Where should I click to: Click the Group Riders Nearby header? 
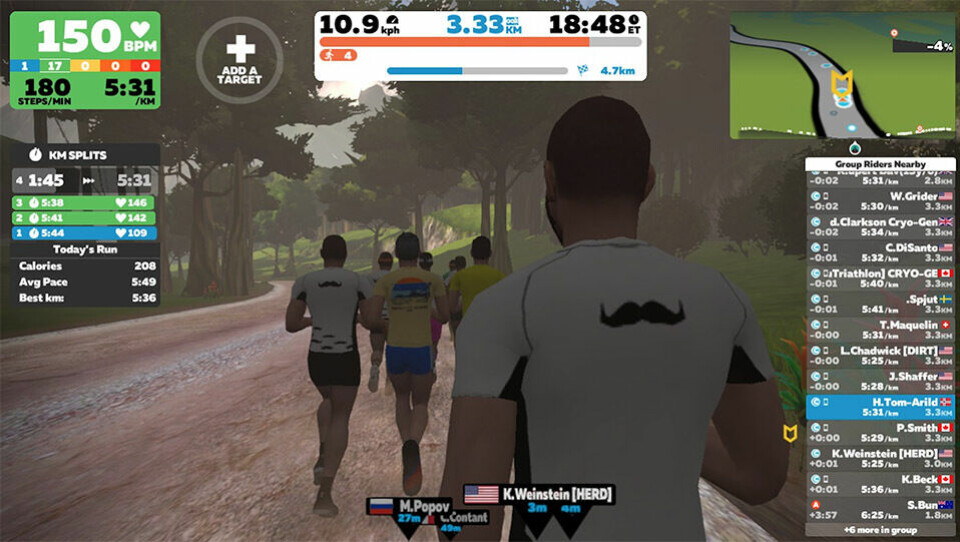(x=880, y=164)
